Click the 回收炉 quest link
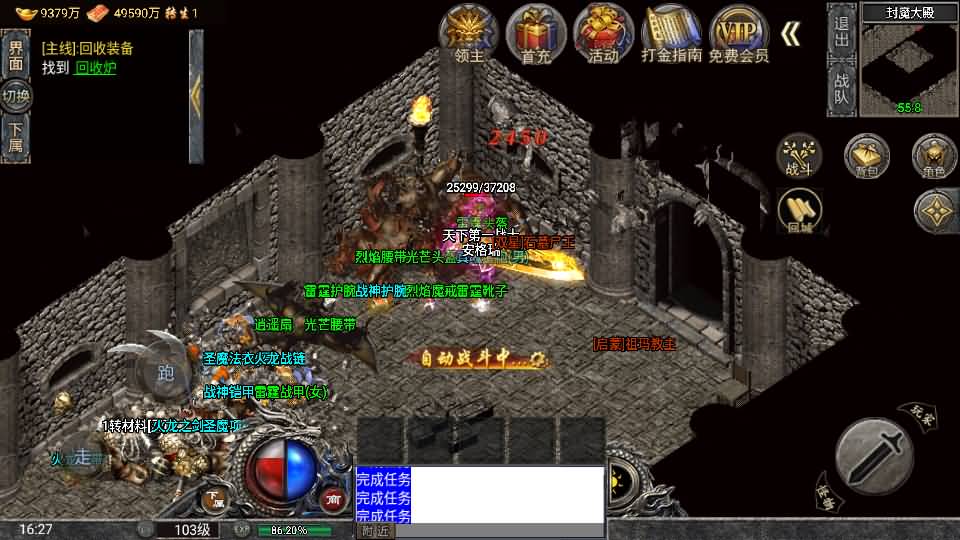Viewport: 960px width, 540px height. 96,68
